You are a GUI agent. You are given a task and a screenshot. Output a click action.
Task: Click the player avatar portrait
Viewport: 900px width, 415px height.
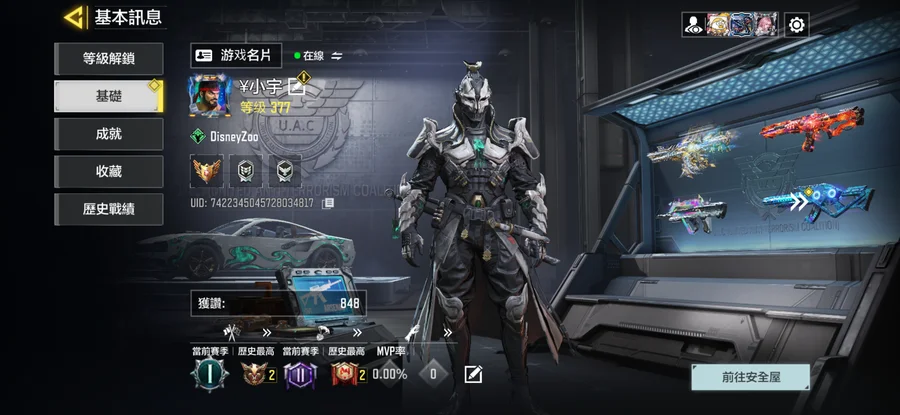tap(209, 94)
